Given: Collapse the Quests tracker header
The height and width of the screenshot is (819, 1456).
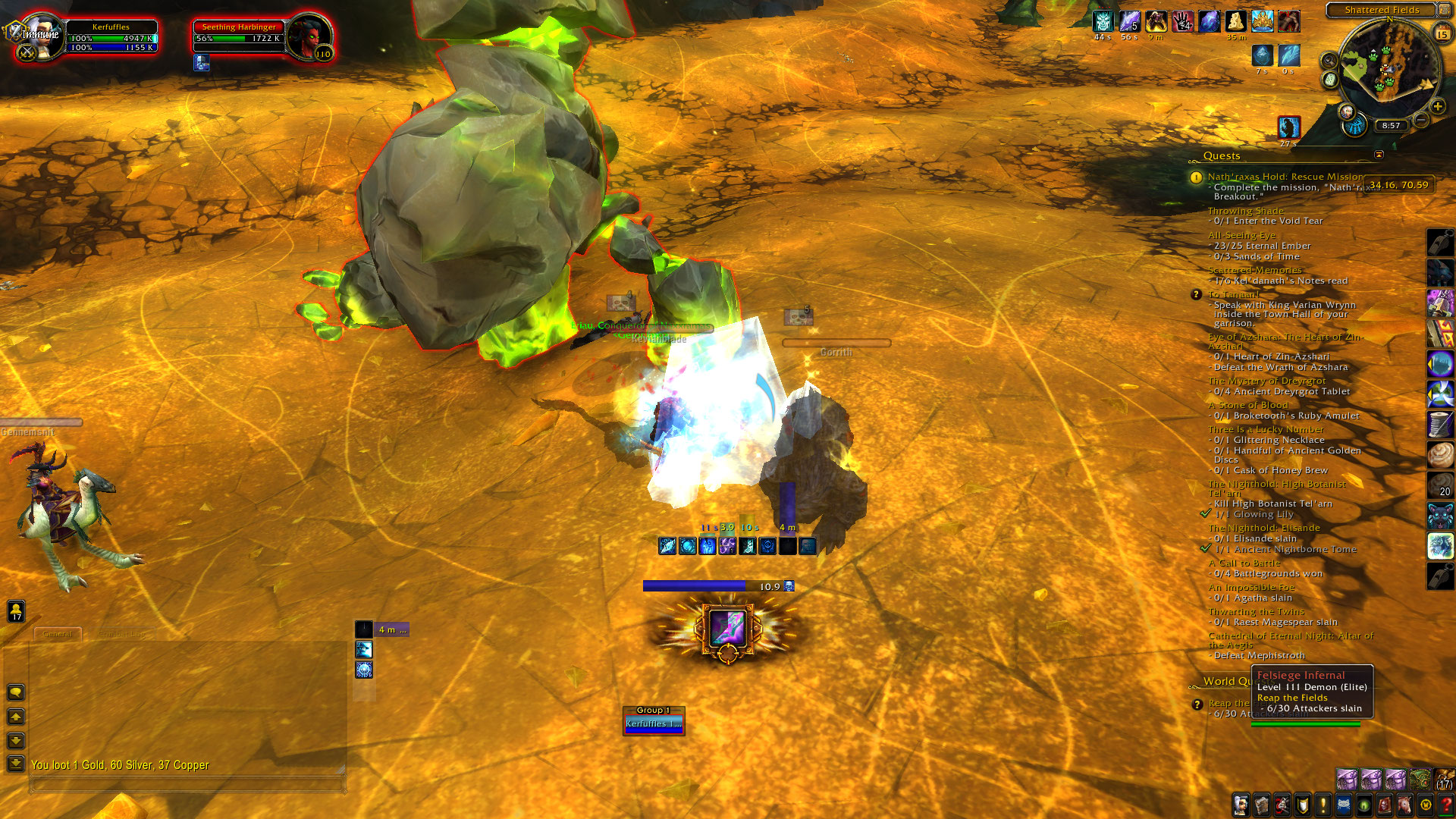Looking at the screenshot, I should click(1379, 155).
